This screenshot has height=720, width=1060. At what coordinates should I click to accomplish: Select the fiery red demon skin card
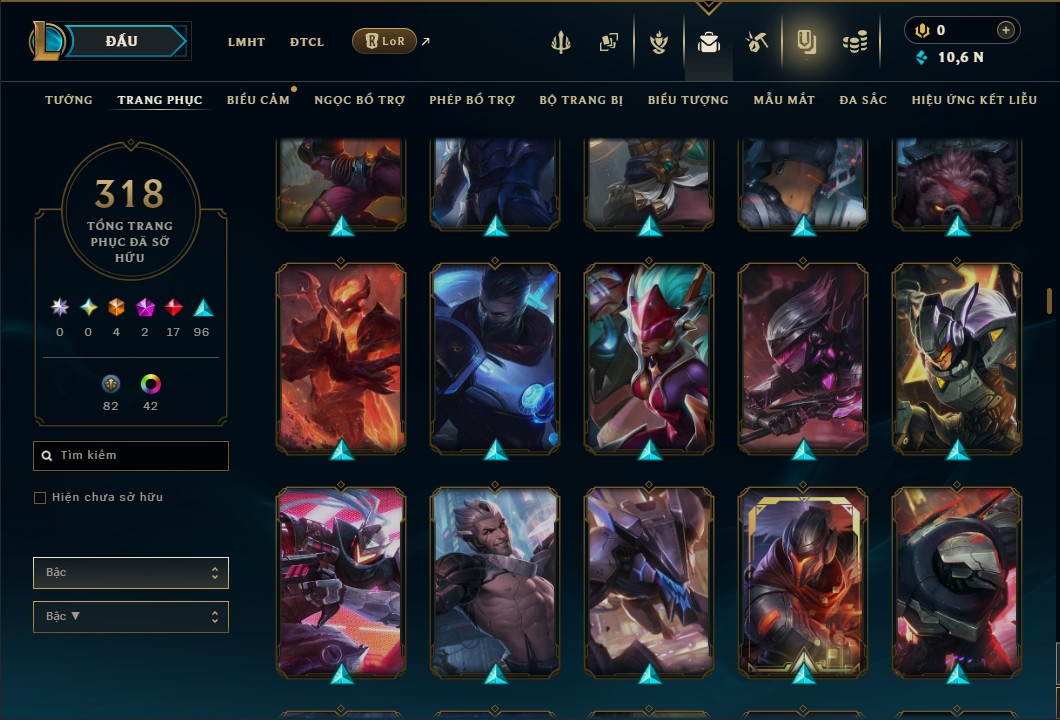coord(341,357)
